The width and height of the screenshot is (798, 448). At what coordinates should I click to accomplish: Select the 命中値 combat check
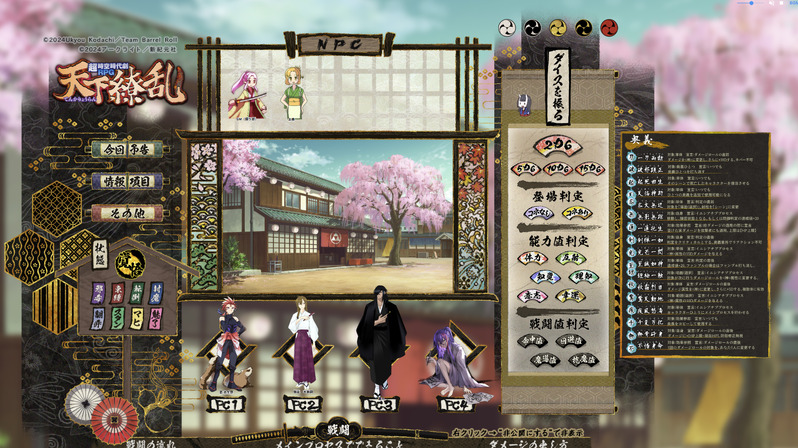tap(535, 340)
